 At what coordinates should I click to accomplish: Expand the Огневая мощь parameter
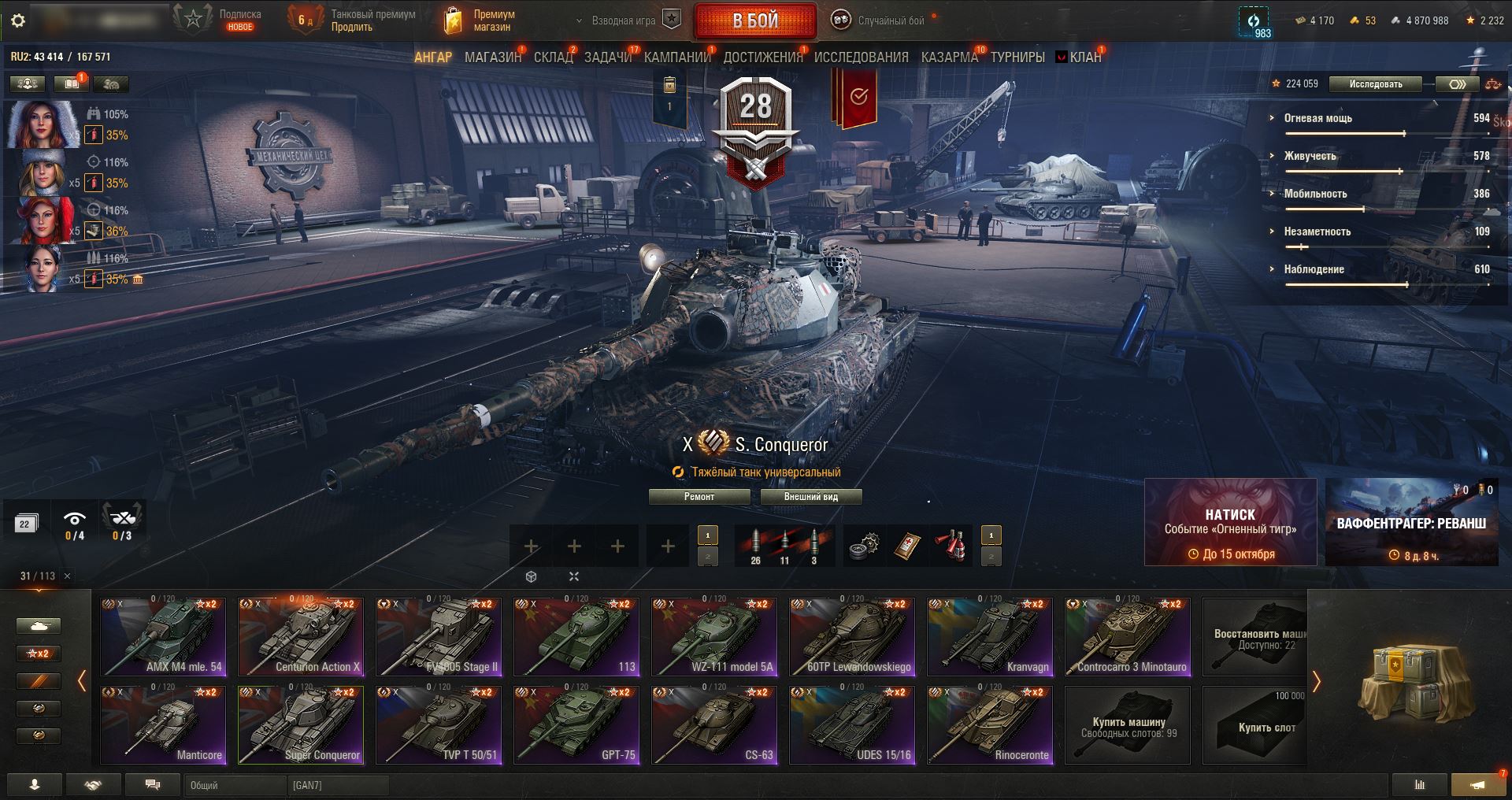(1317, 118)
